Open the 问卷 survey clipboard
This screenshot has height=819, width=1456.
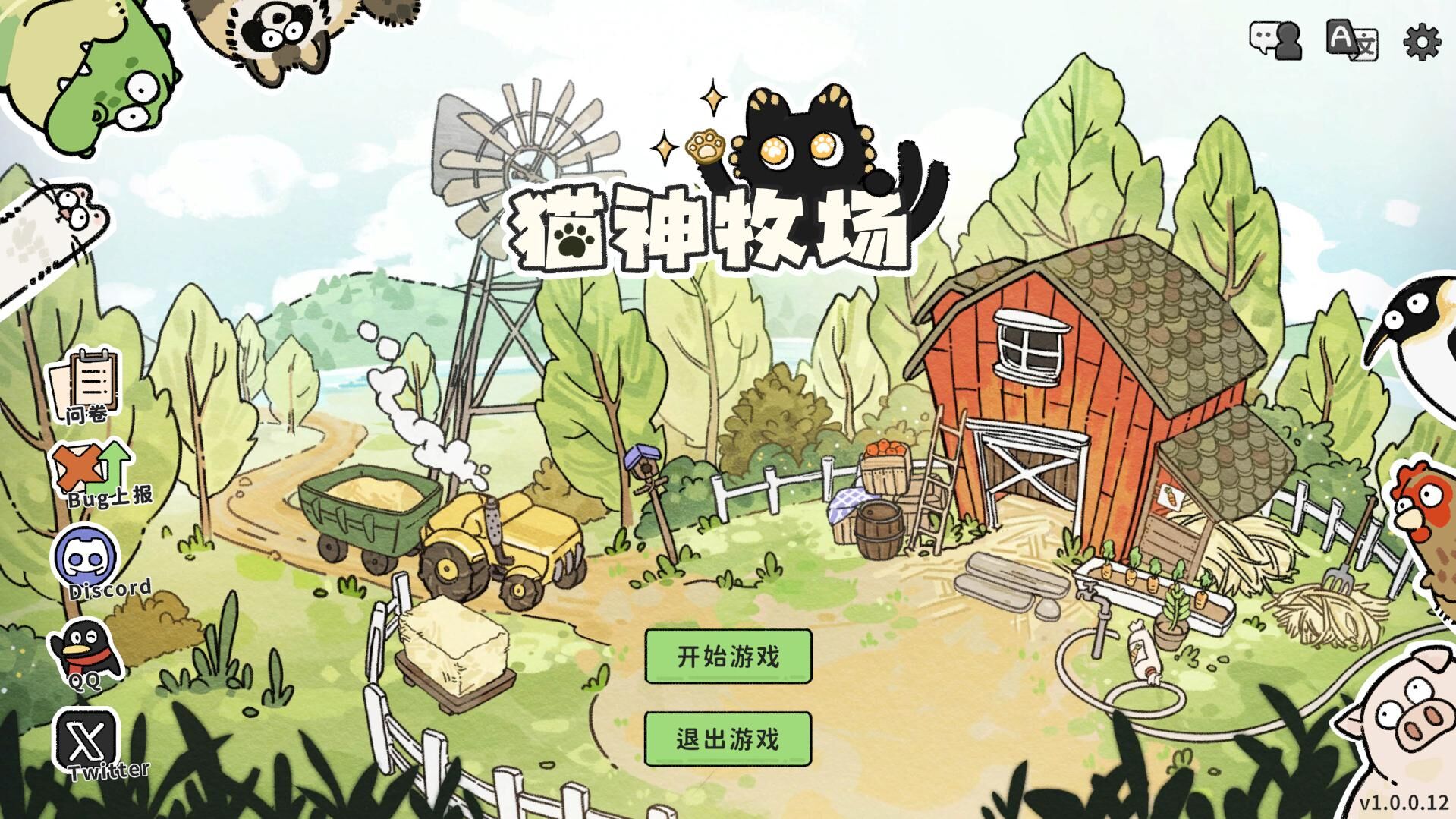(86, 385)
